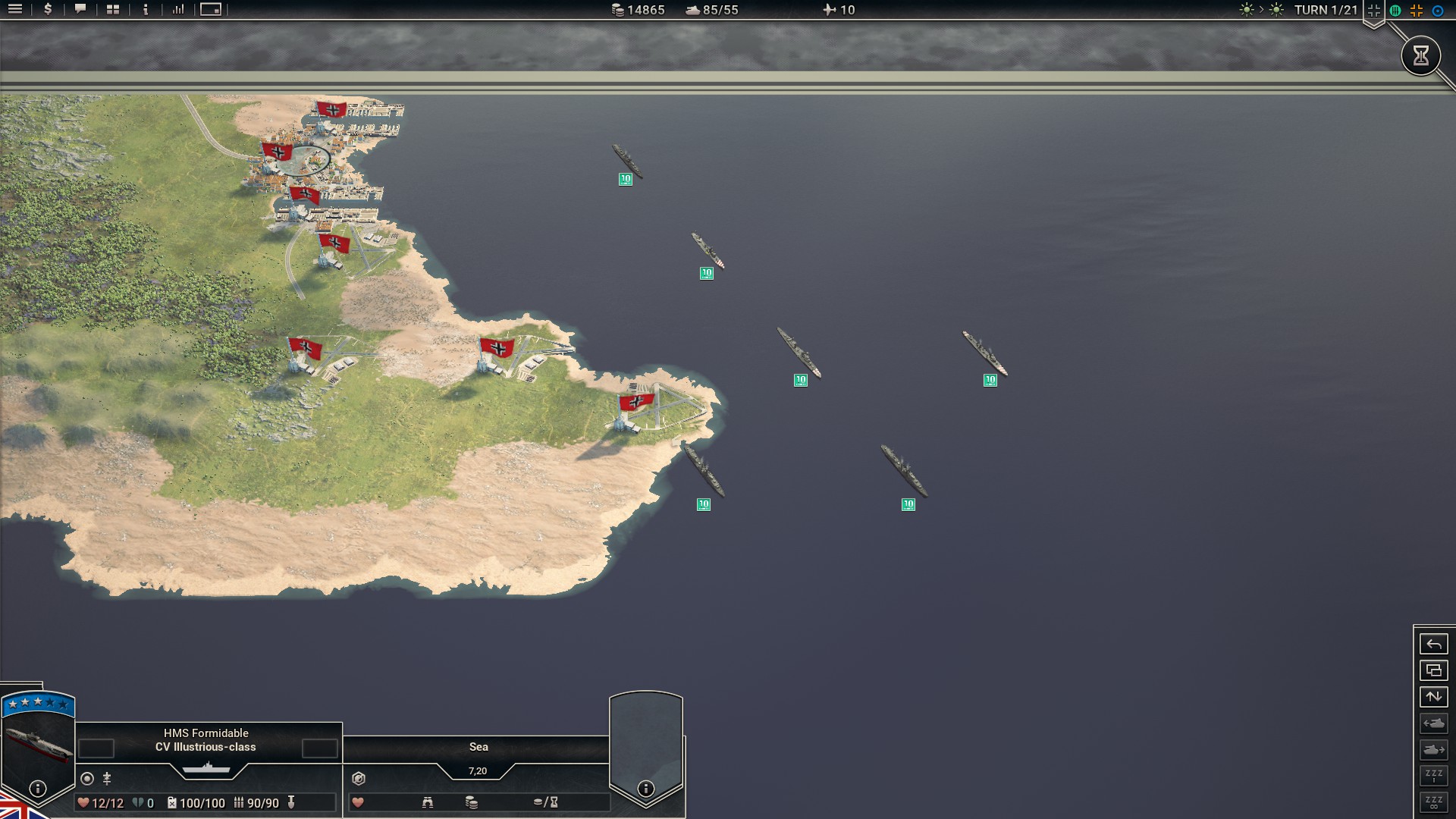The height and width of the screenshot is (819, 1456).
Task: Open the purchase screen with the dollar icon
Action: pos(48,10)
